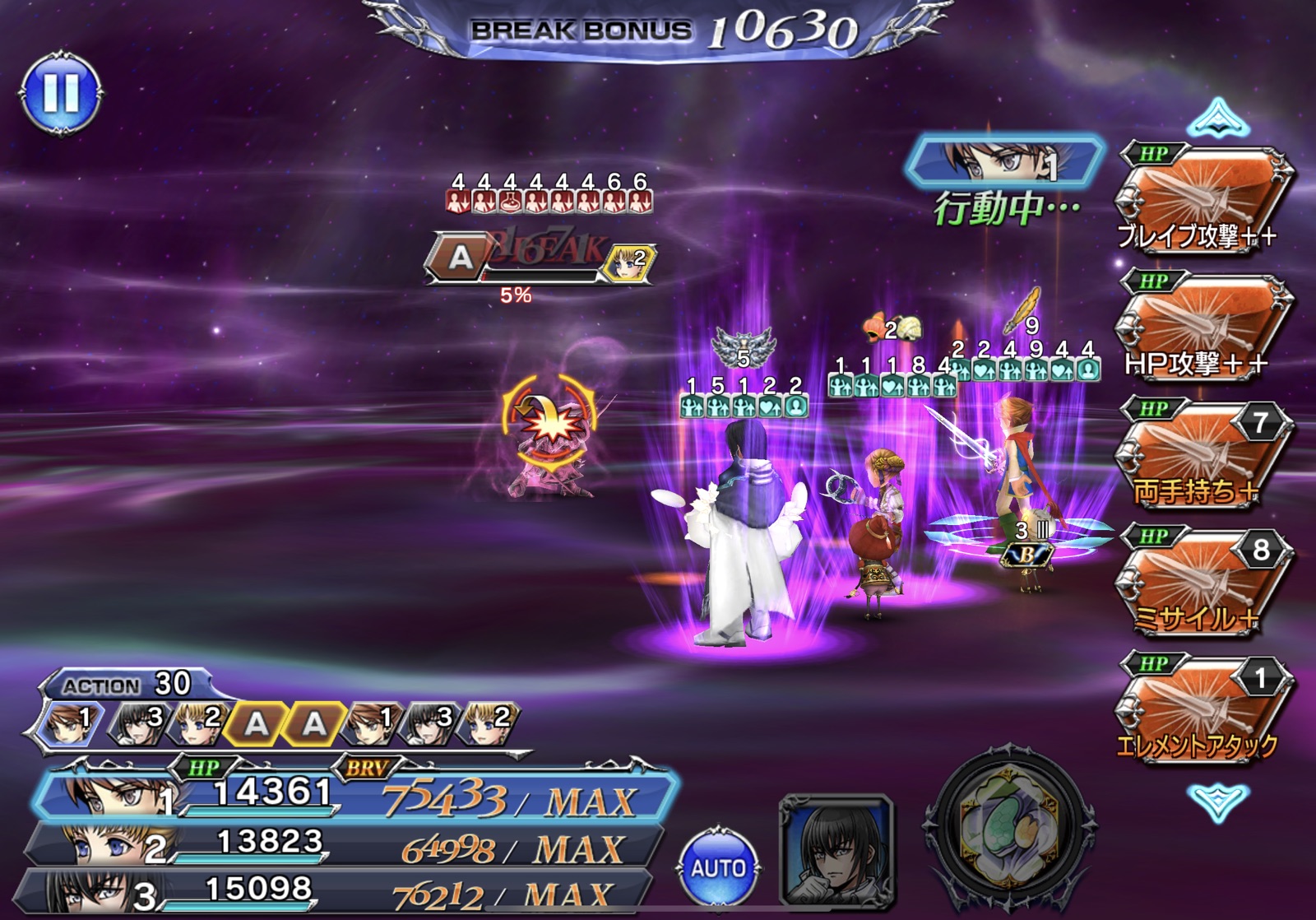This screenshot has width=1316, height=920.
Task: Inspect the enemy's debuff icon row
Action: (x=549, y=200)
